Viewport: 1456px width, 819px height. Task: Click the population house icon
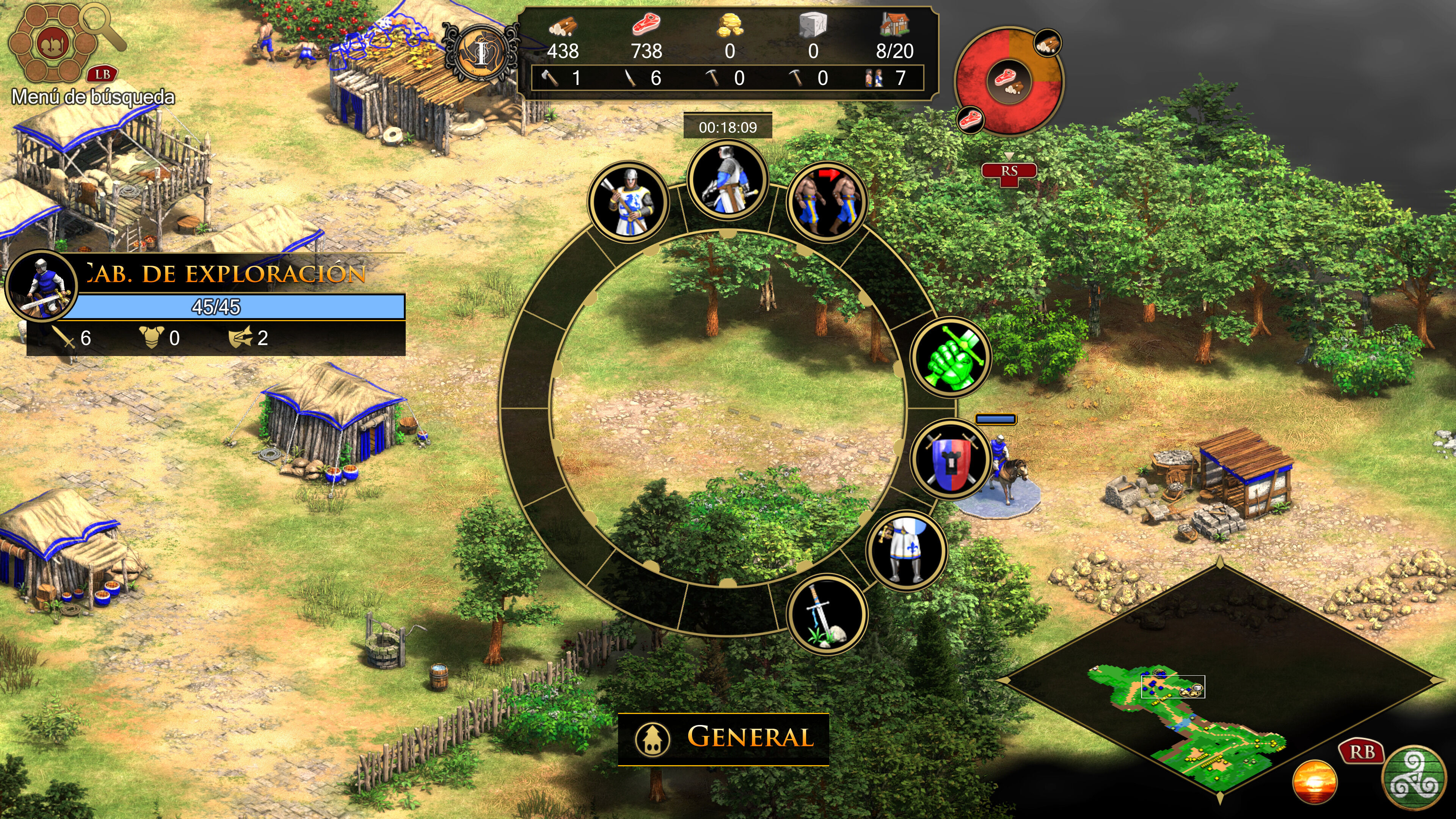tap(894, 25)
